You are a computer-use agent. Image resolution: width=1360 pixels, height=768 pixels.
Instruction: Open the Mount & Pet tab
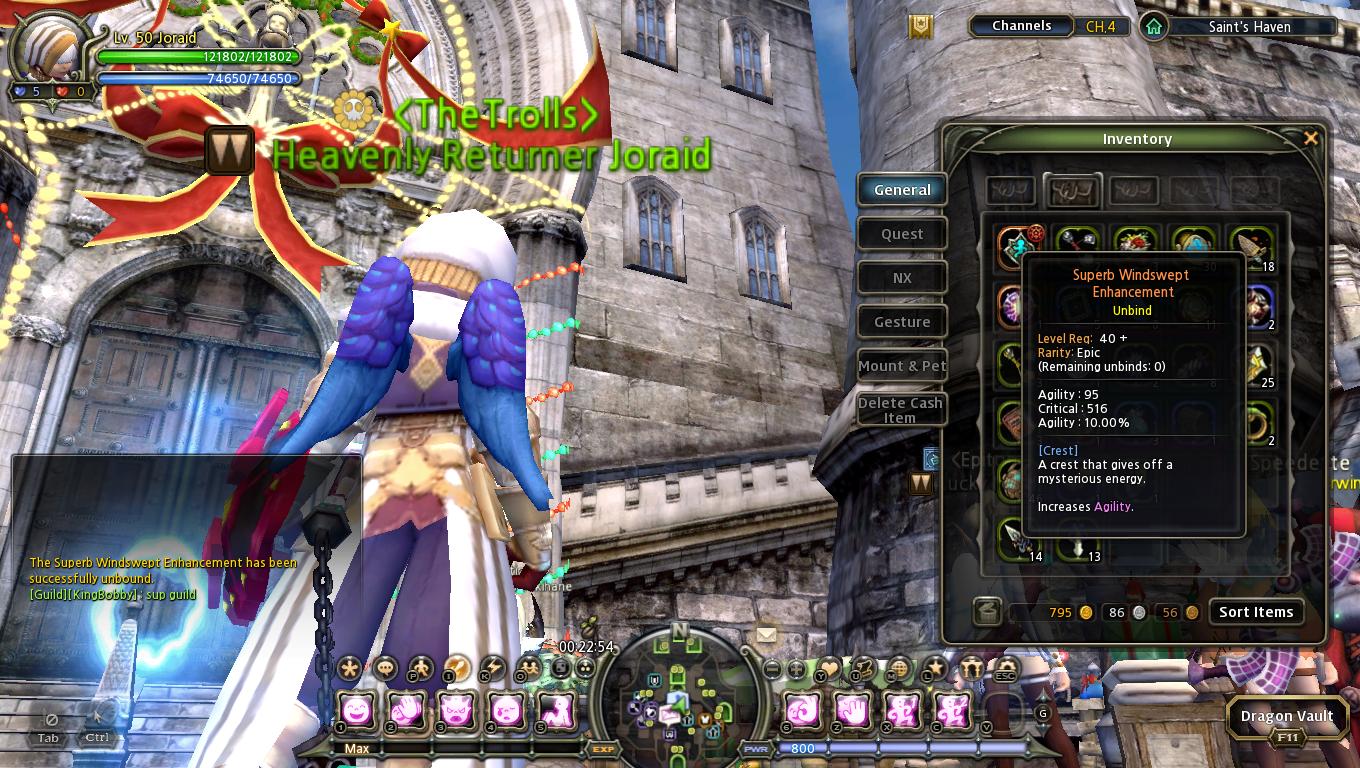point(902,366)
